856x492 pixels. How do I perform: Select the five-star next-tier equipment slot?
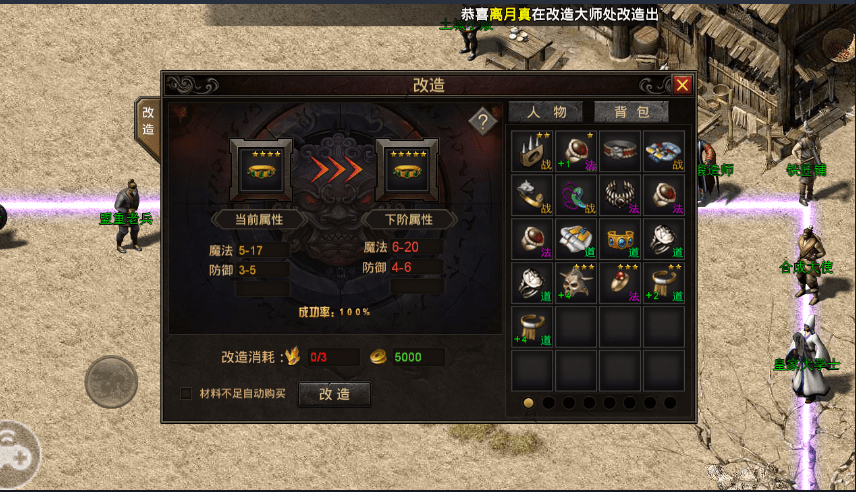click(406, 170)
